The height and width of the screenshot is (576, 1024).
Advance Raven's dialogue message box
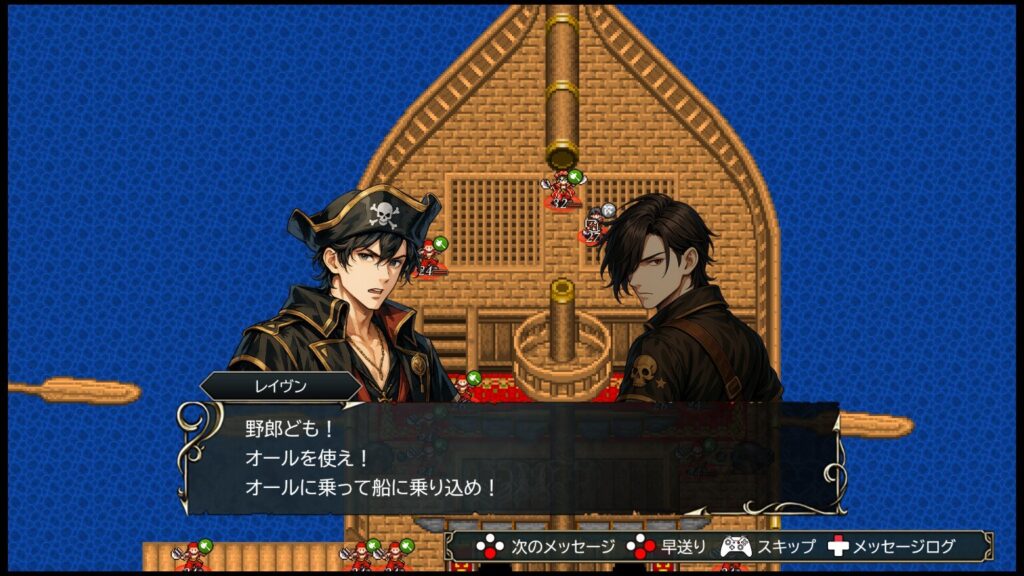510,458
